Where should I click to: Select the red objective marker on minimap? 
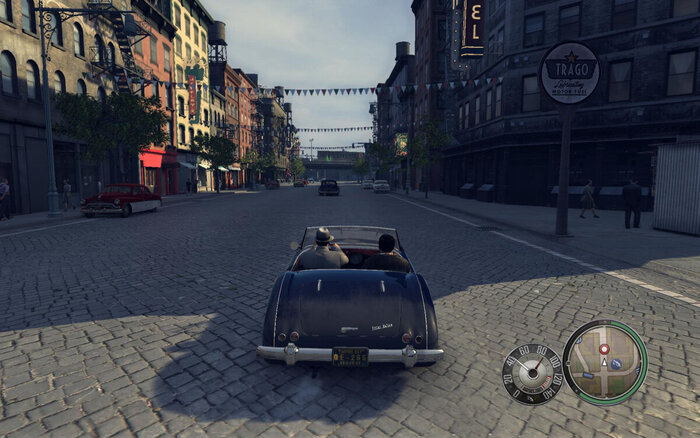(x=604, y=349)
